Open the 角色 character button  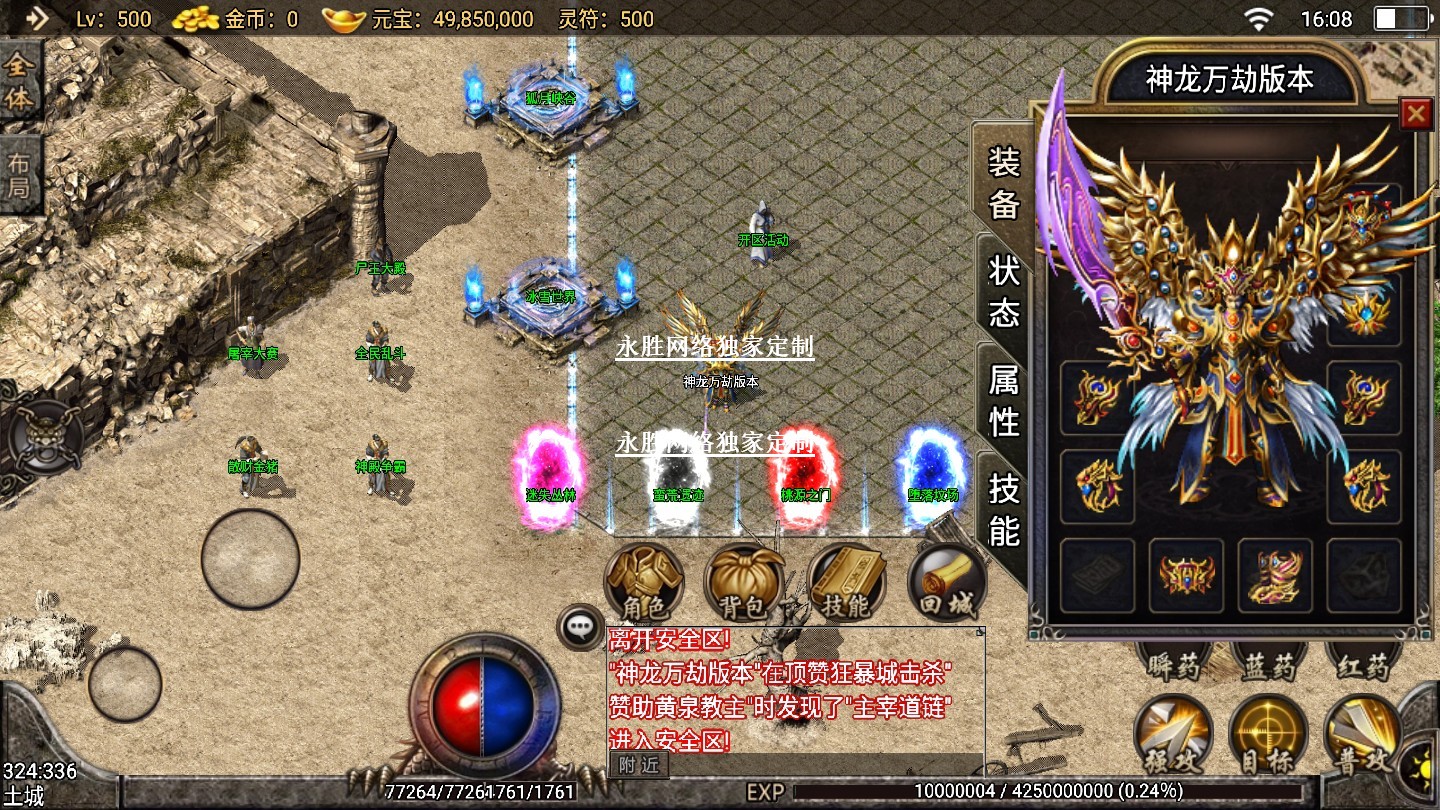point(644,580)
